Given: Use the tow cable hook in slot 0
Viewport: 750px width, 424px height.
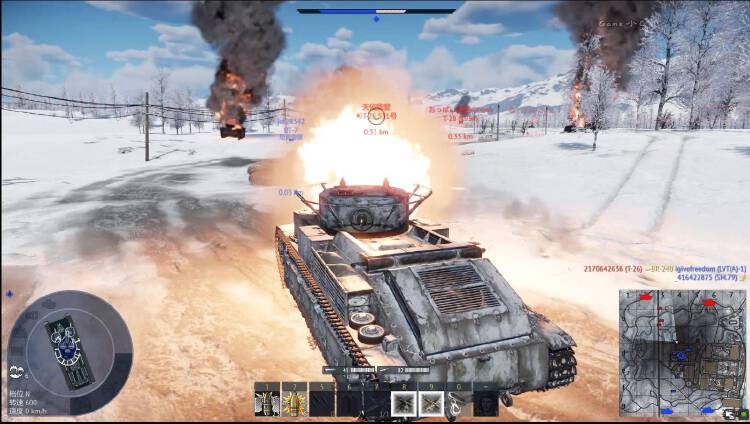Looking at the screenshot, I should [458, 403].
